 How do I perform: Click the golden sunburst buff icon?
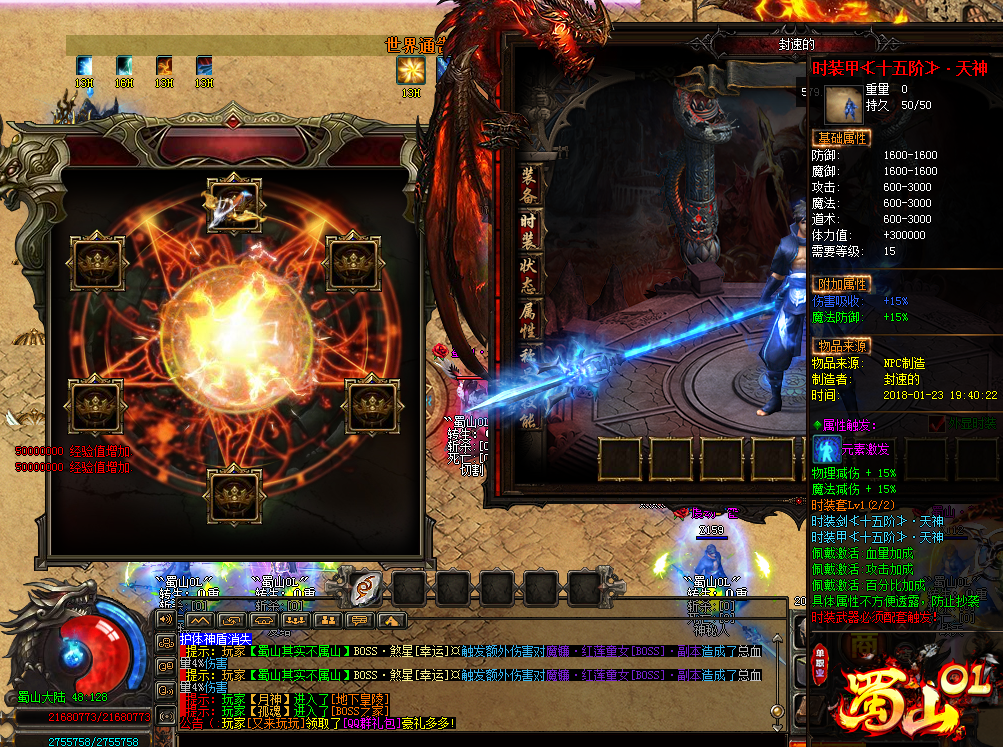coord(410,70)
